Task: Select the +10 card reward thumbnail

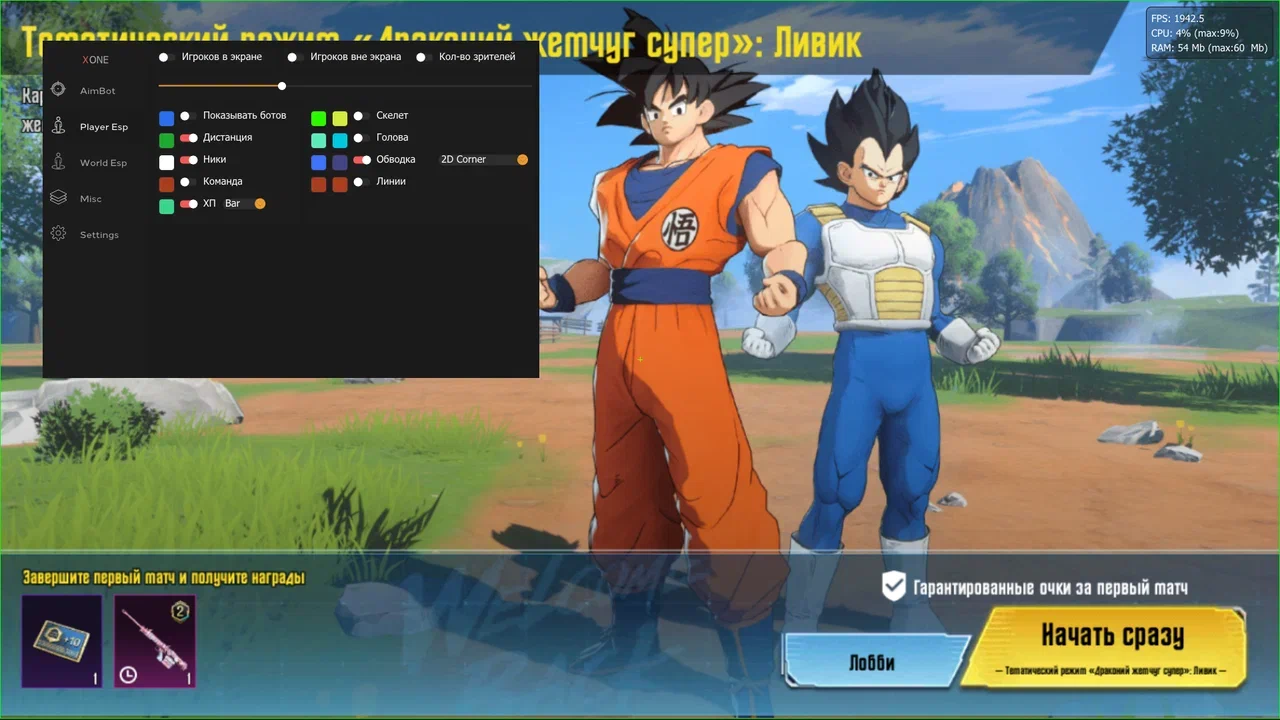Action: 62,641
